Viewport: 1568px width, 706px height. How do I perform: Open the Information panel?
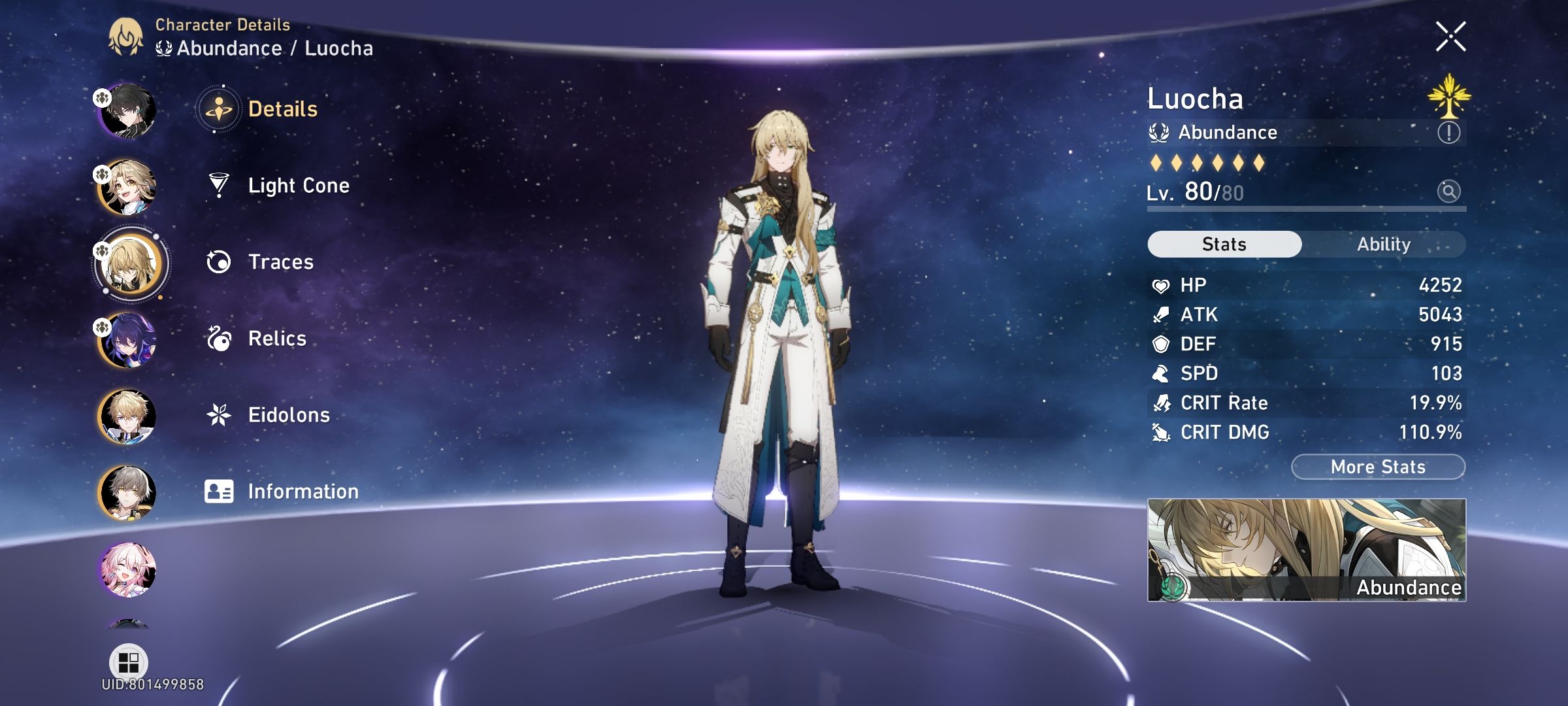[302, 491]
